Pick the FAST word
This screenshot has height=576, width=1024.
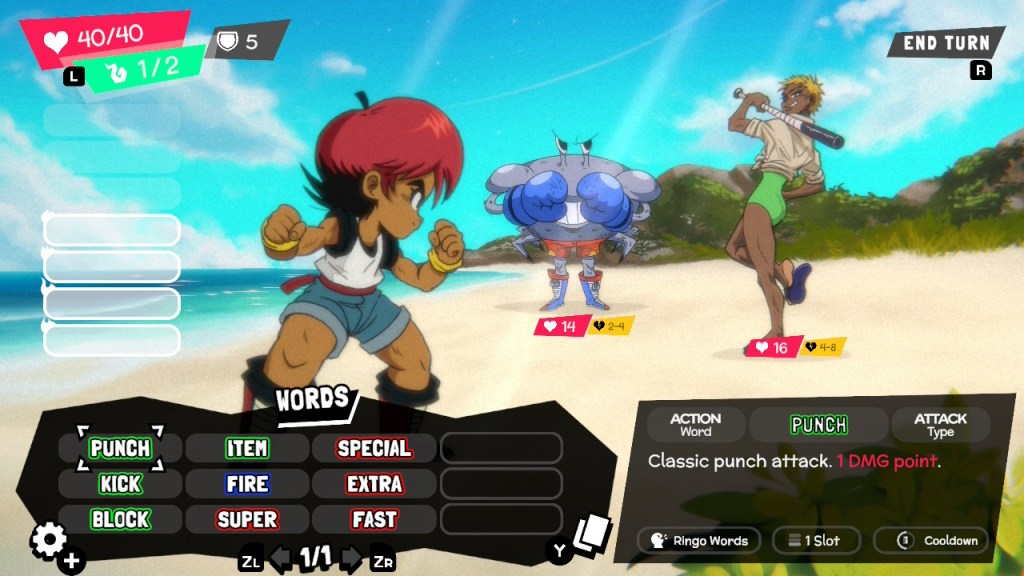374,520
